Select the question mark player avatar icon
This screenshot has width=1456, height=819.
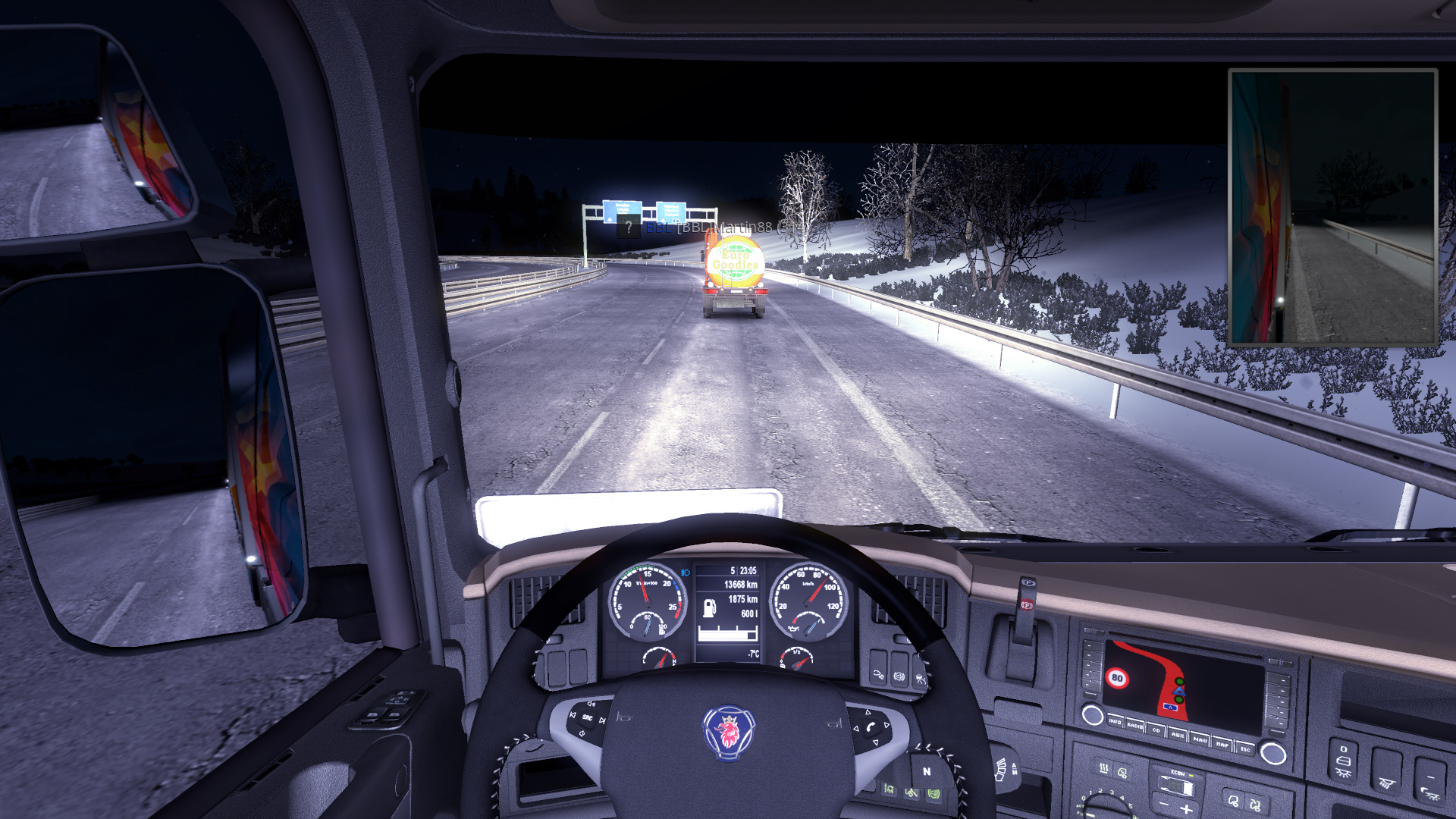[628, 226]
